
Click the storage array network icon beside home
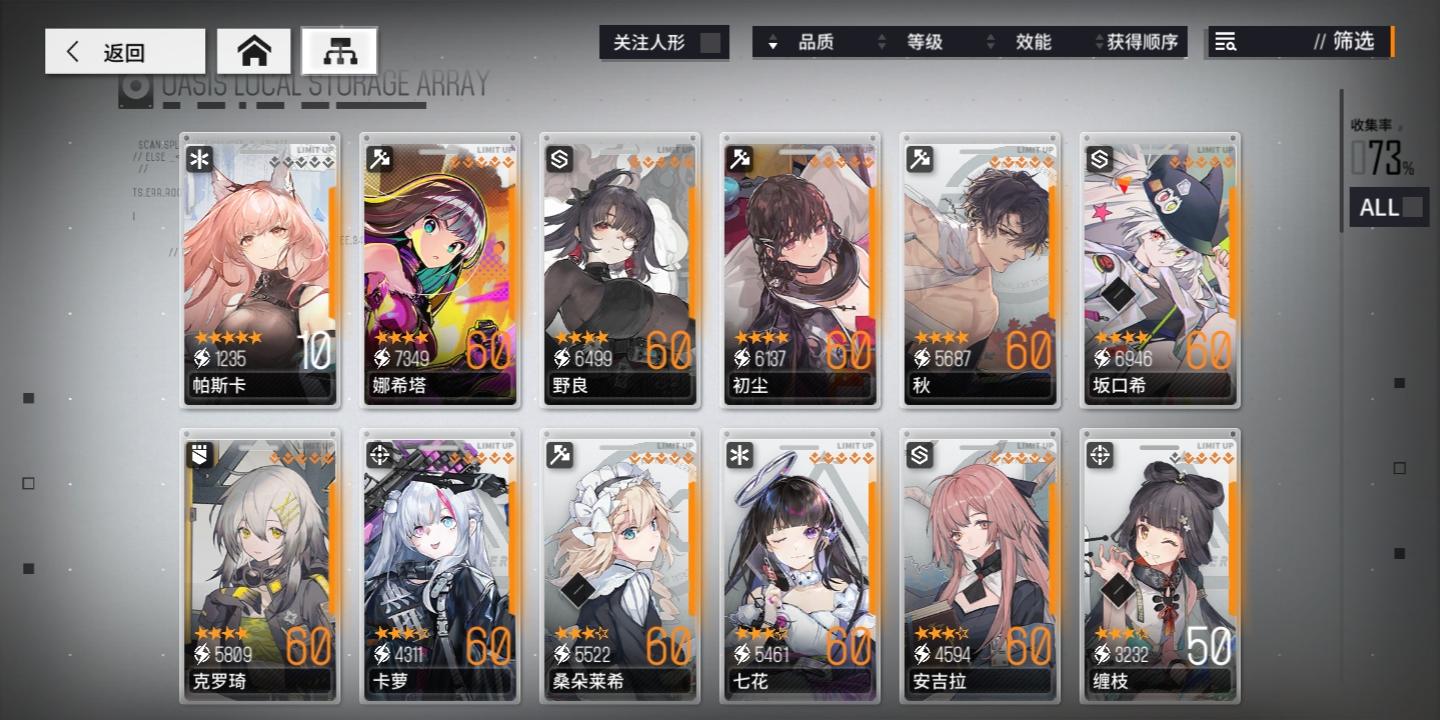[x=340, y=49]
